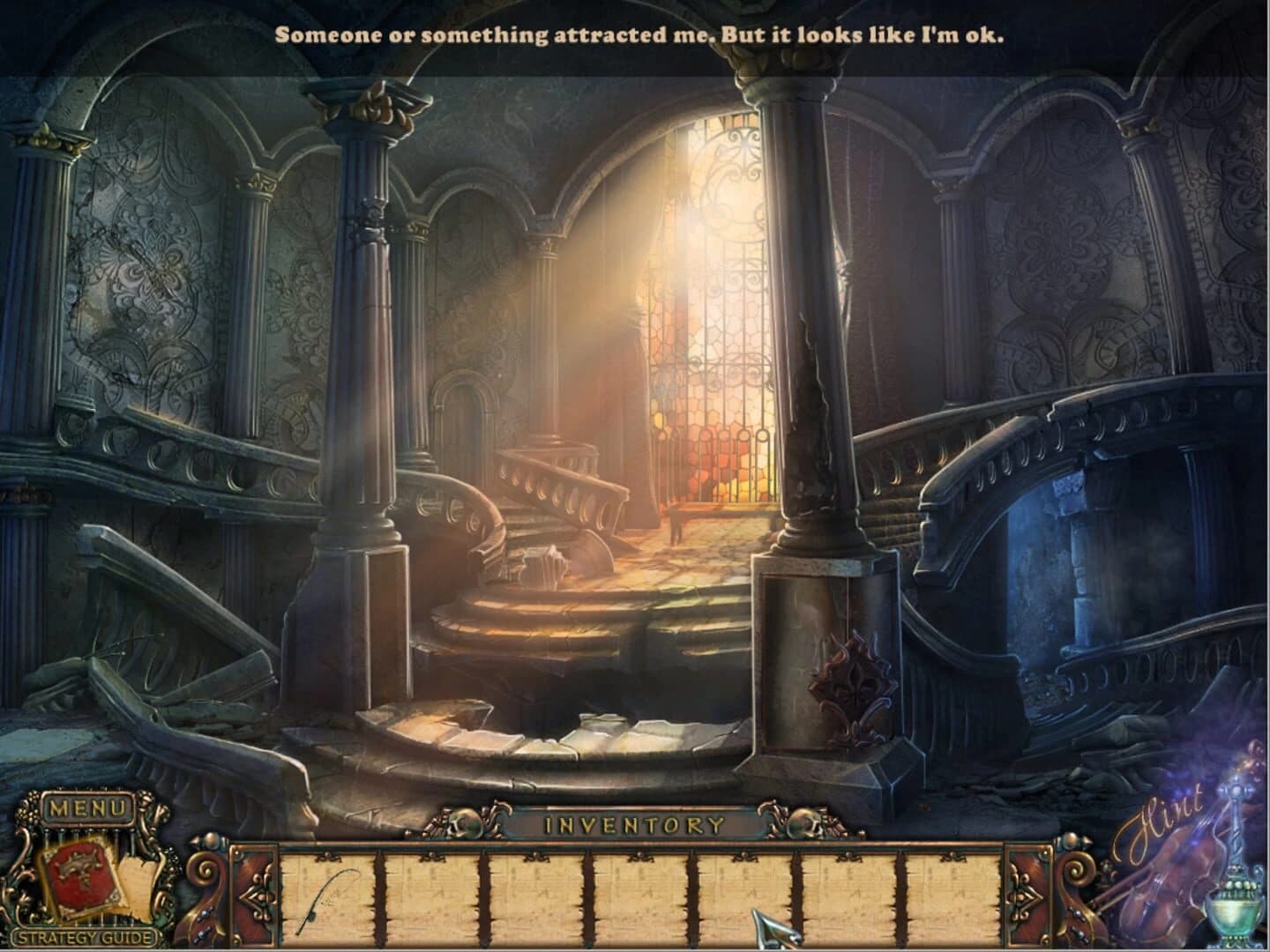Click the skull ornament left of the Inventory plaque

pyautogui.click(x=465, y=822)
